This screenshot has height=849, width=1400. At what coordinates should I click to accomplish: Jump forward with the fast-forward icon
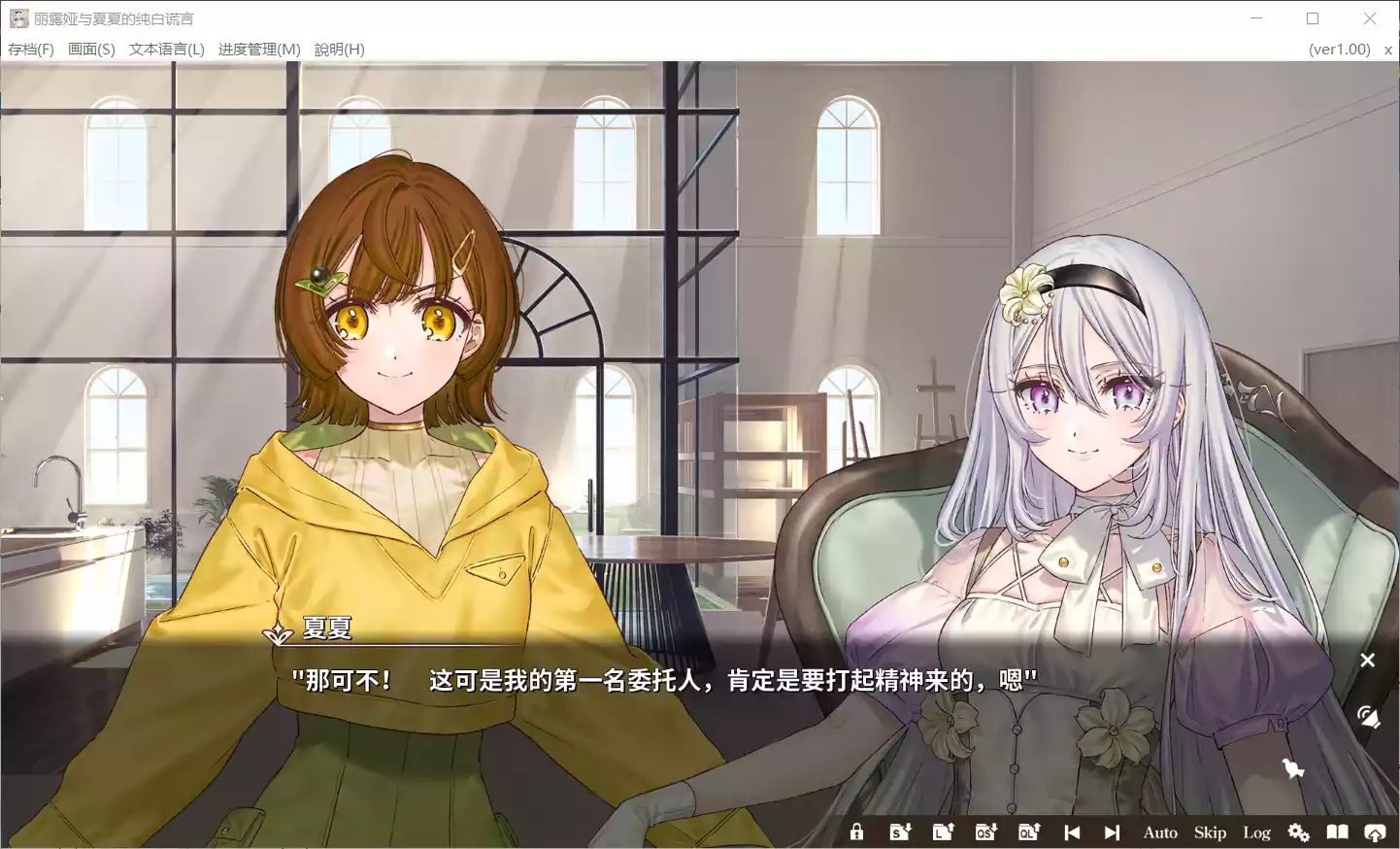coord(1111,832)
